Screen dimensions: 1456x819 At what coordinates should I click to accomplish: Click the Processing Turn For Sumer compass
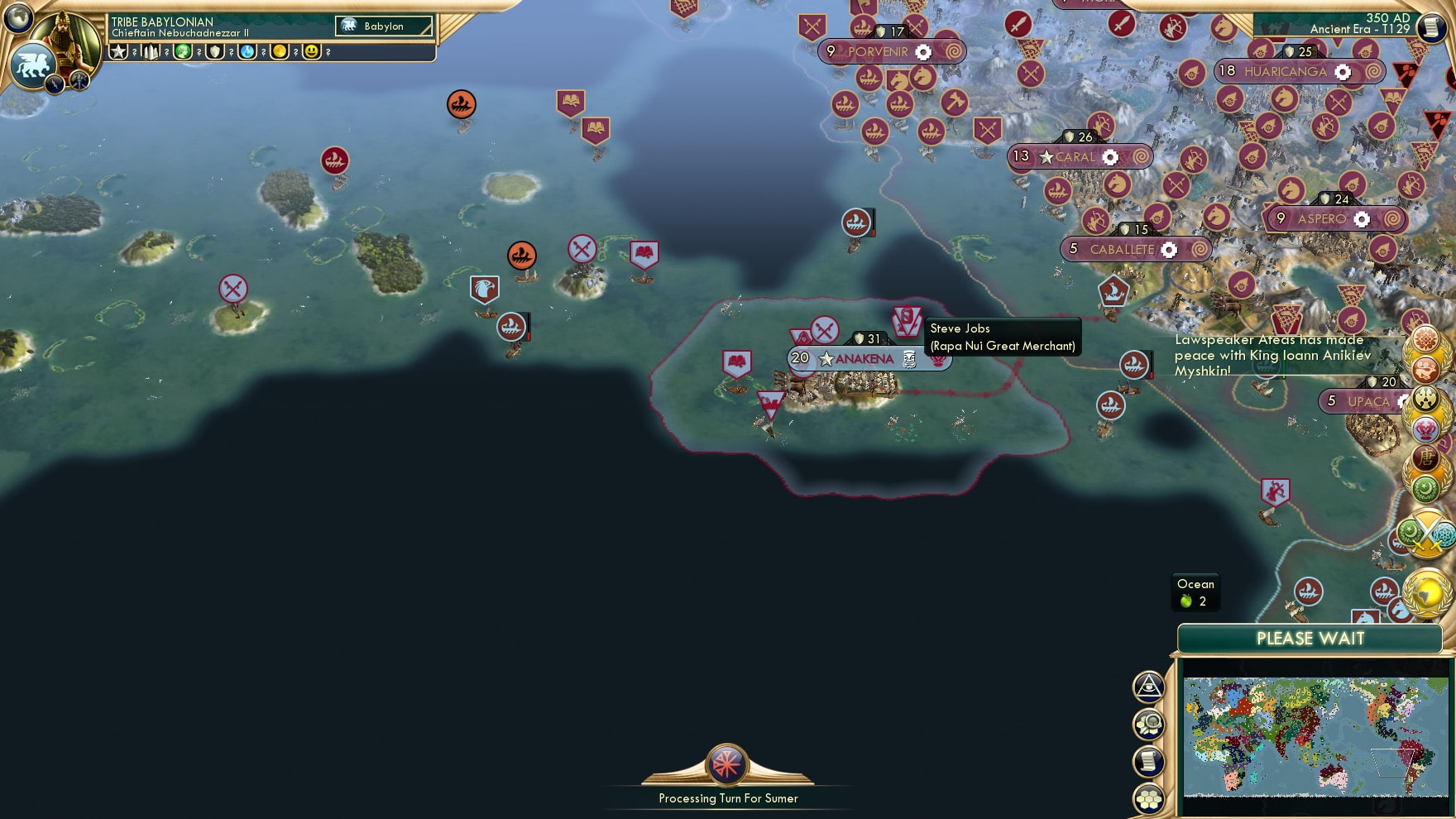(x=726, y=766)
